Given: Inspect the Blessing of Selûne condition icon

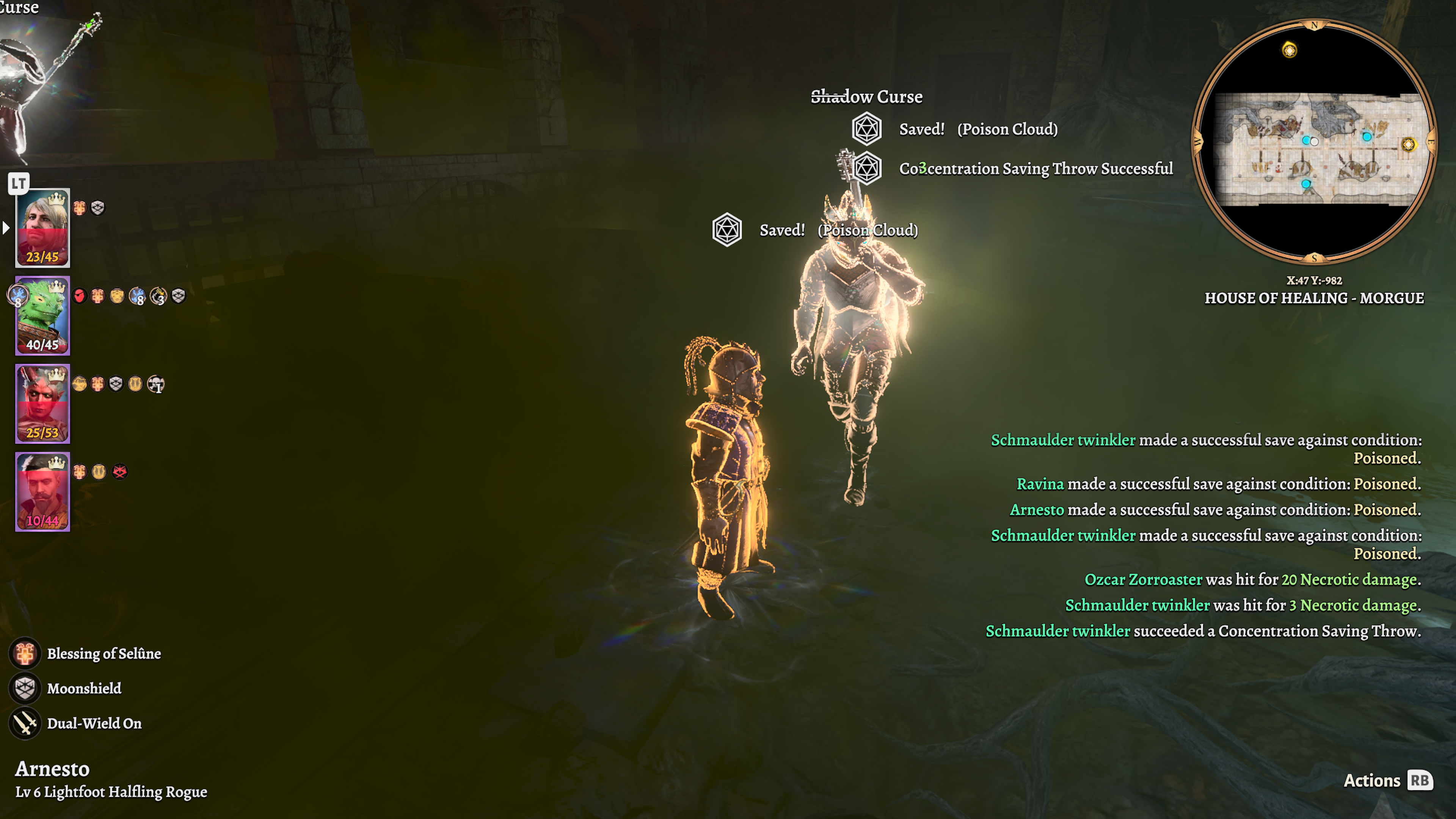Looking at the screenshot, I should pos(25,653).
